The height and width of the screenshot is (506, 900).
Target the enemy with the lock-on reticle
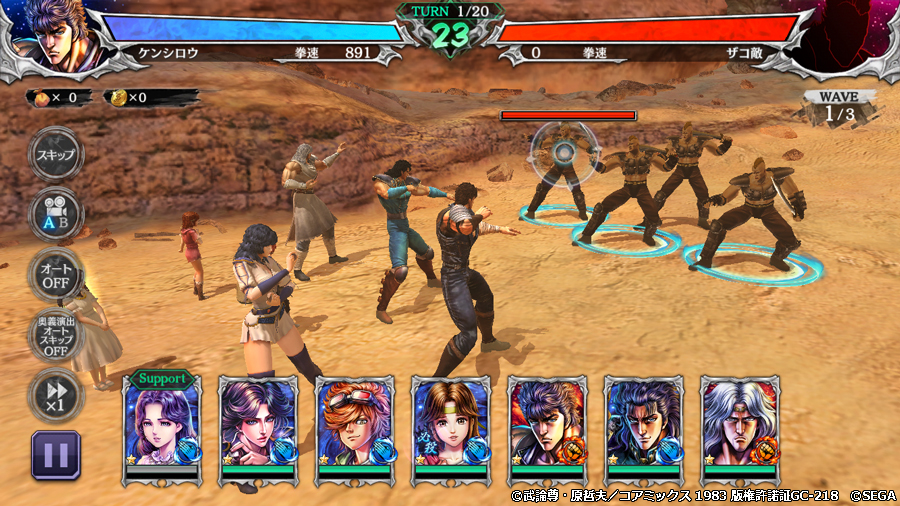[564, 153]
